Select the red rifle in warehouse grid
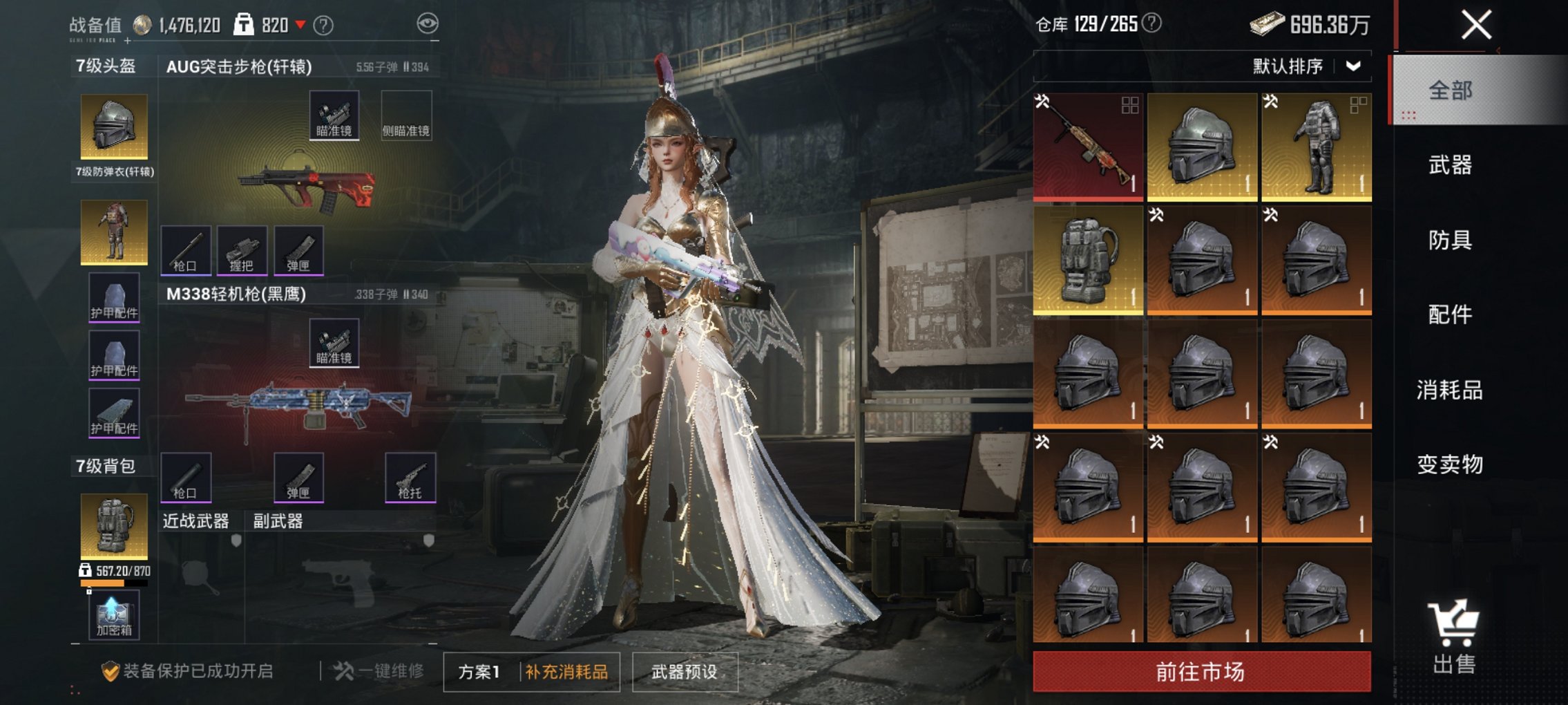 [1087, 147]
